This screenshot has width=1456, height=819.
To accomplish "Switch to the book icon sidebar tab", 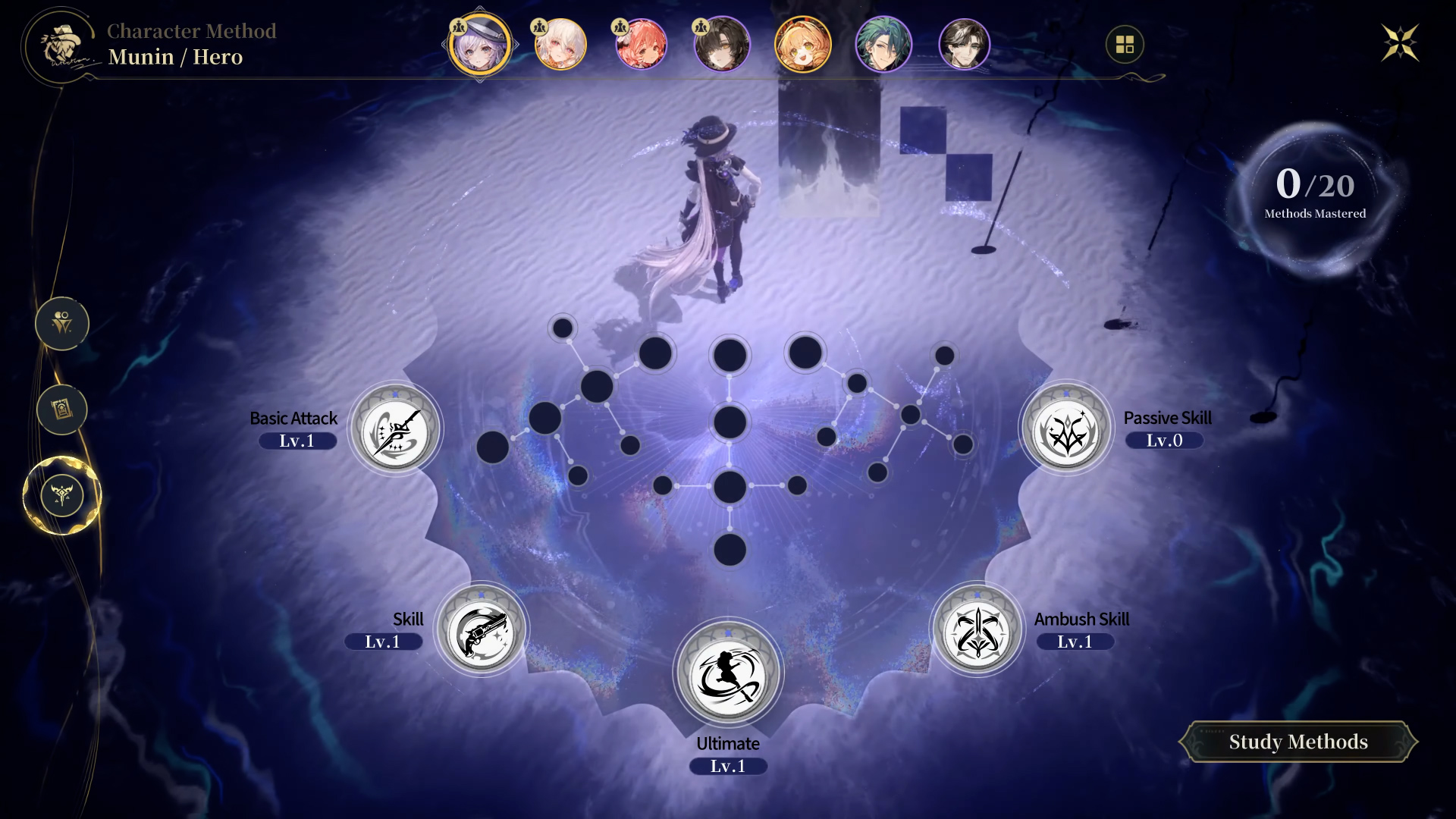I will click(62, 409).
